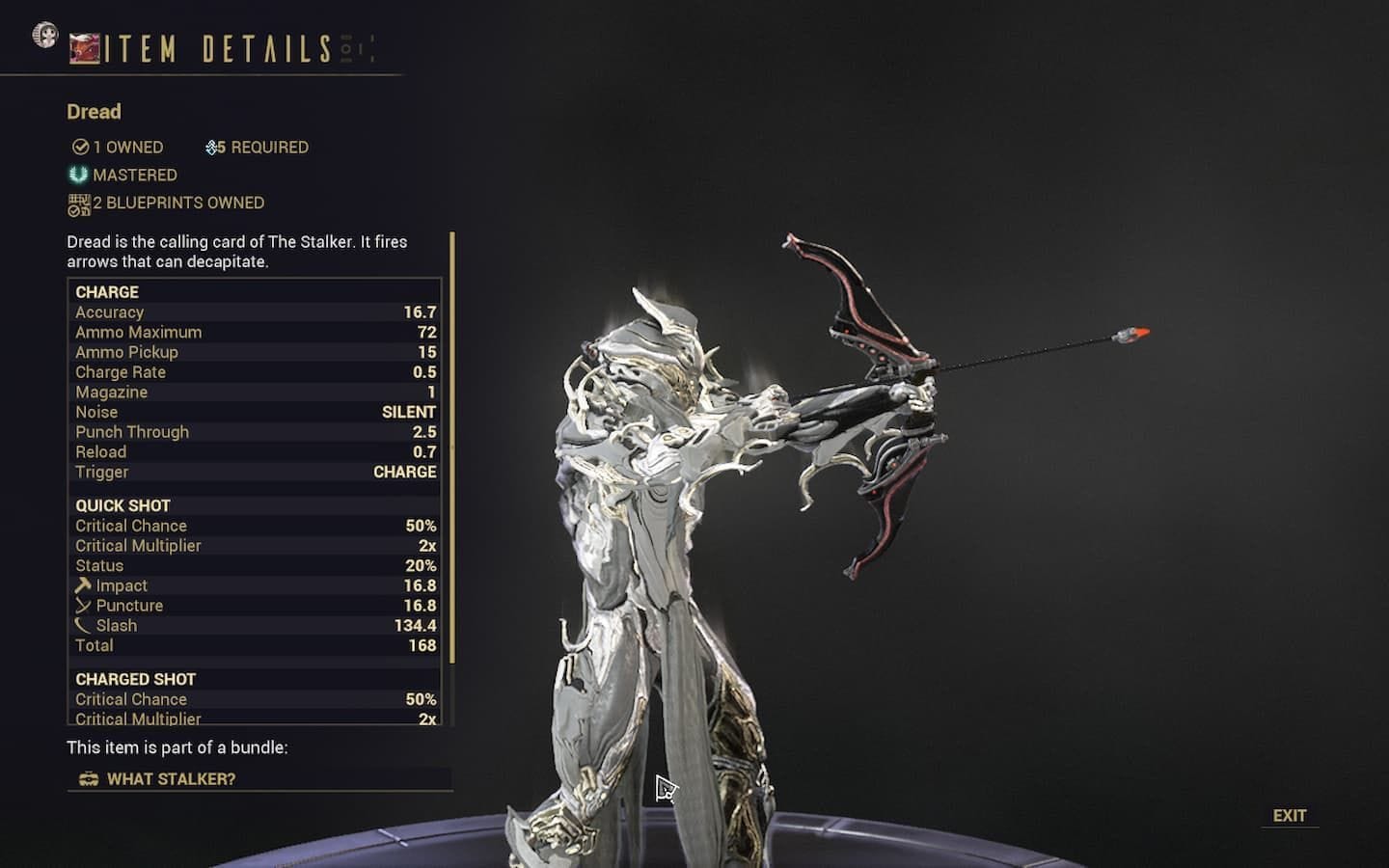Viewport: 1389px width, 868px height.
Task: Select the Impact damage hammer icon
Action: coord(82,584)
